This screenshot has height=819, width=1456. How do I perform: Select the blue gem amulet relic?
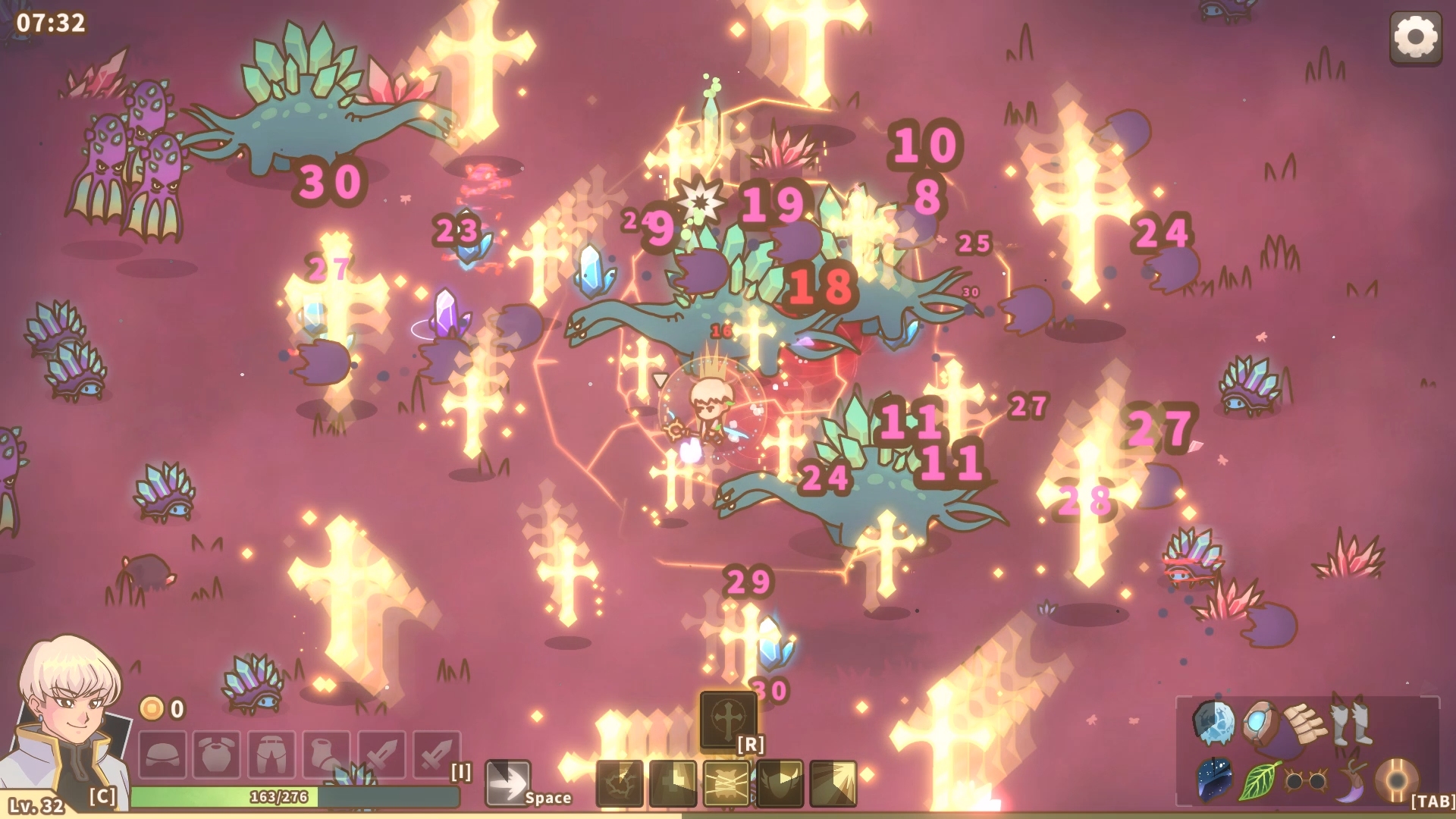tap(1260, 722)
